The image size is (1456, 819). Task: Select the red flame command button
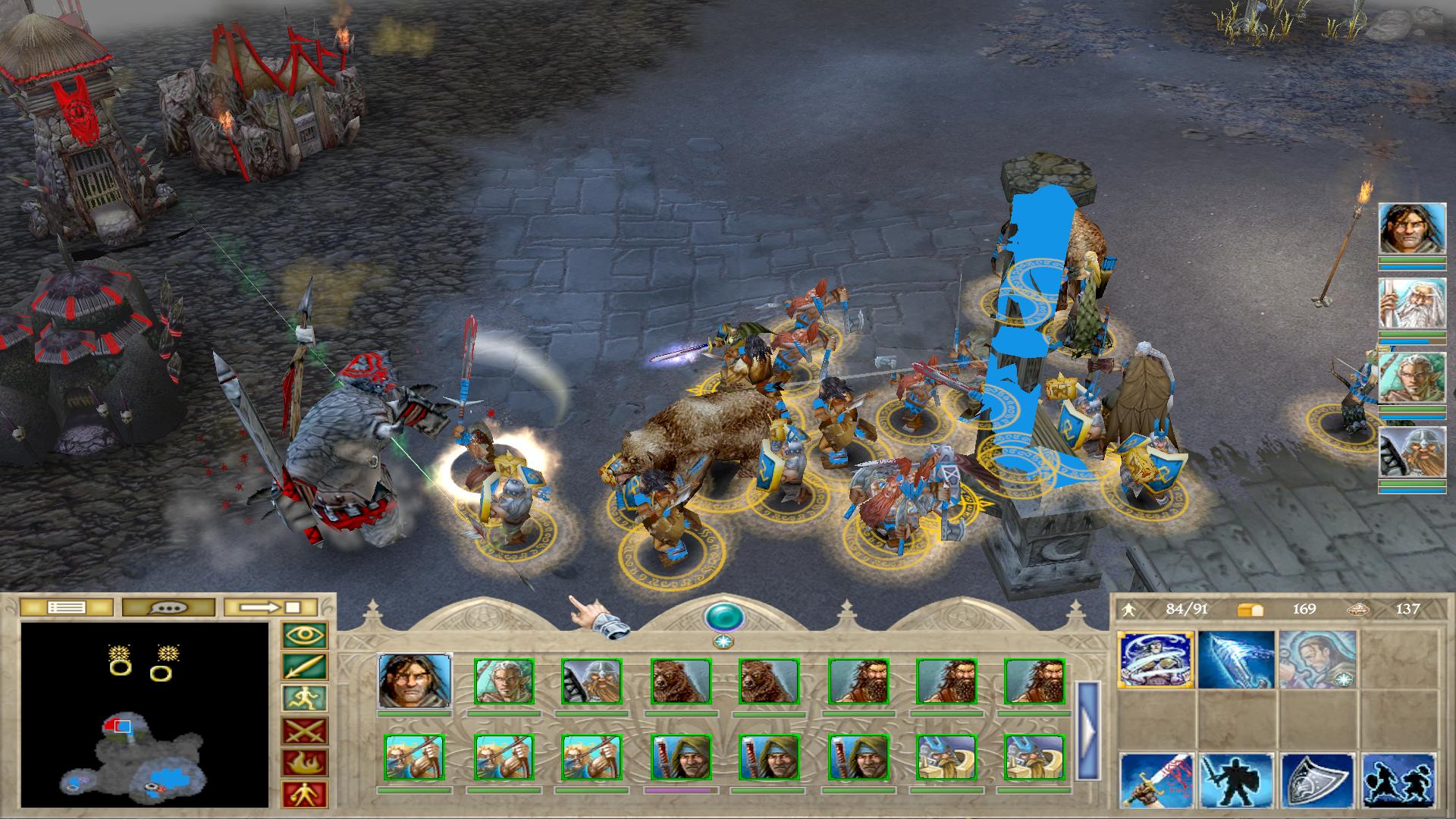(x=304, y=763)
